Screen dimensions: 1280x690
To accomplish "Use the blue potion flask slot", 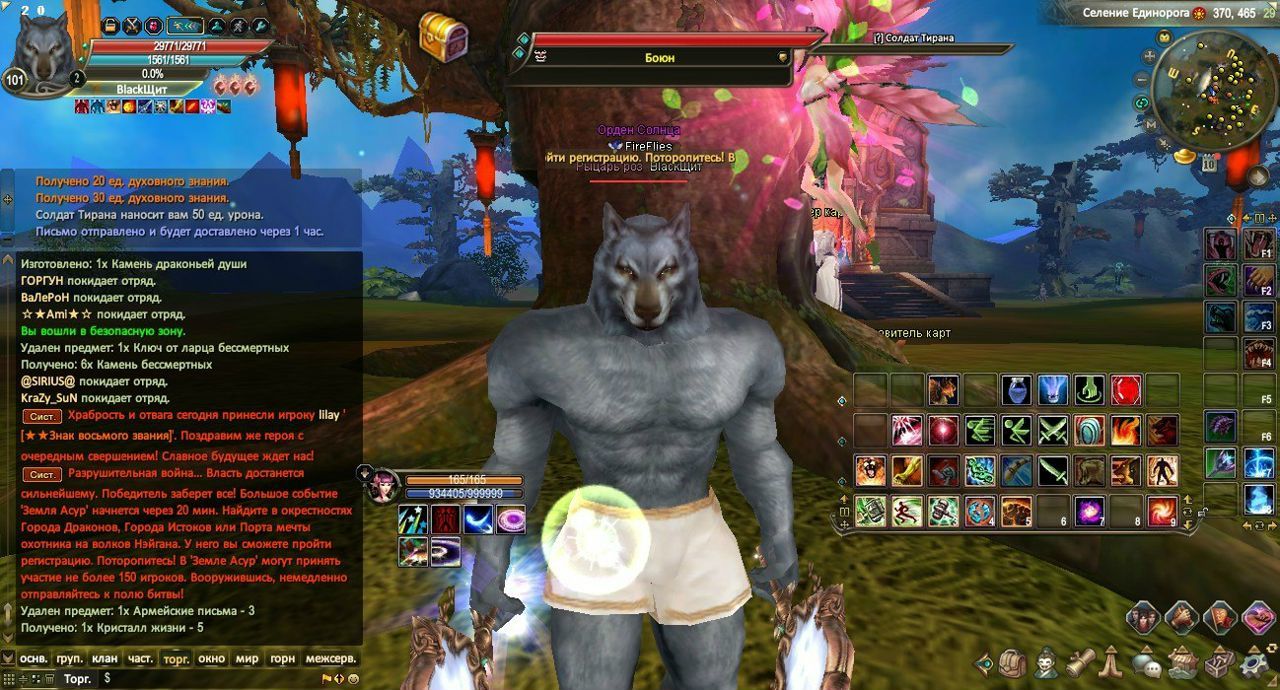I will [x=1017, y=390].
